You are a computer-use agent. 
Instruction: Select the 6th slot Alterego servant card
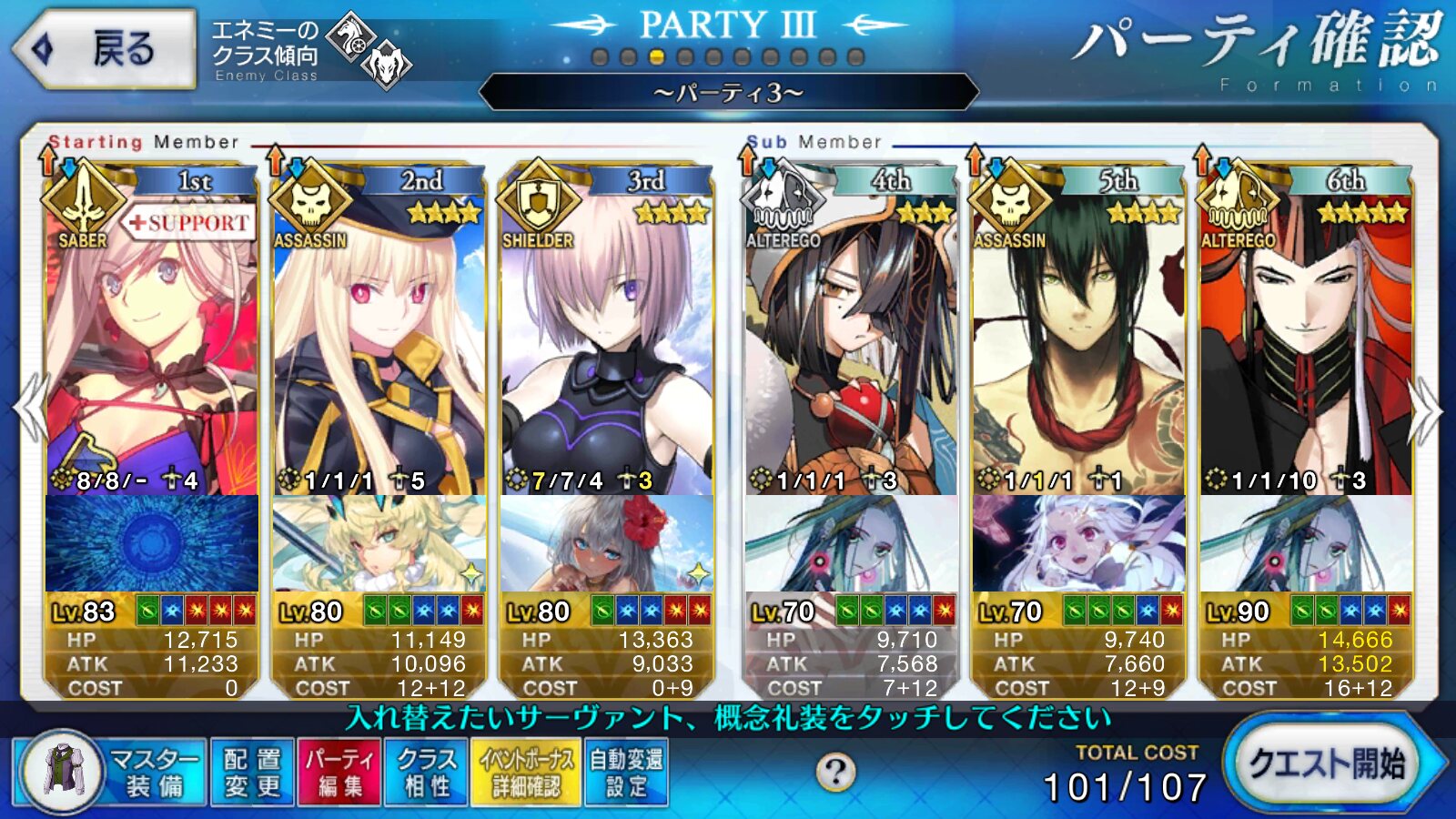1306,346
